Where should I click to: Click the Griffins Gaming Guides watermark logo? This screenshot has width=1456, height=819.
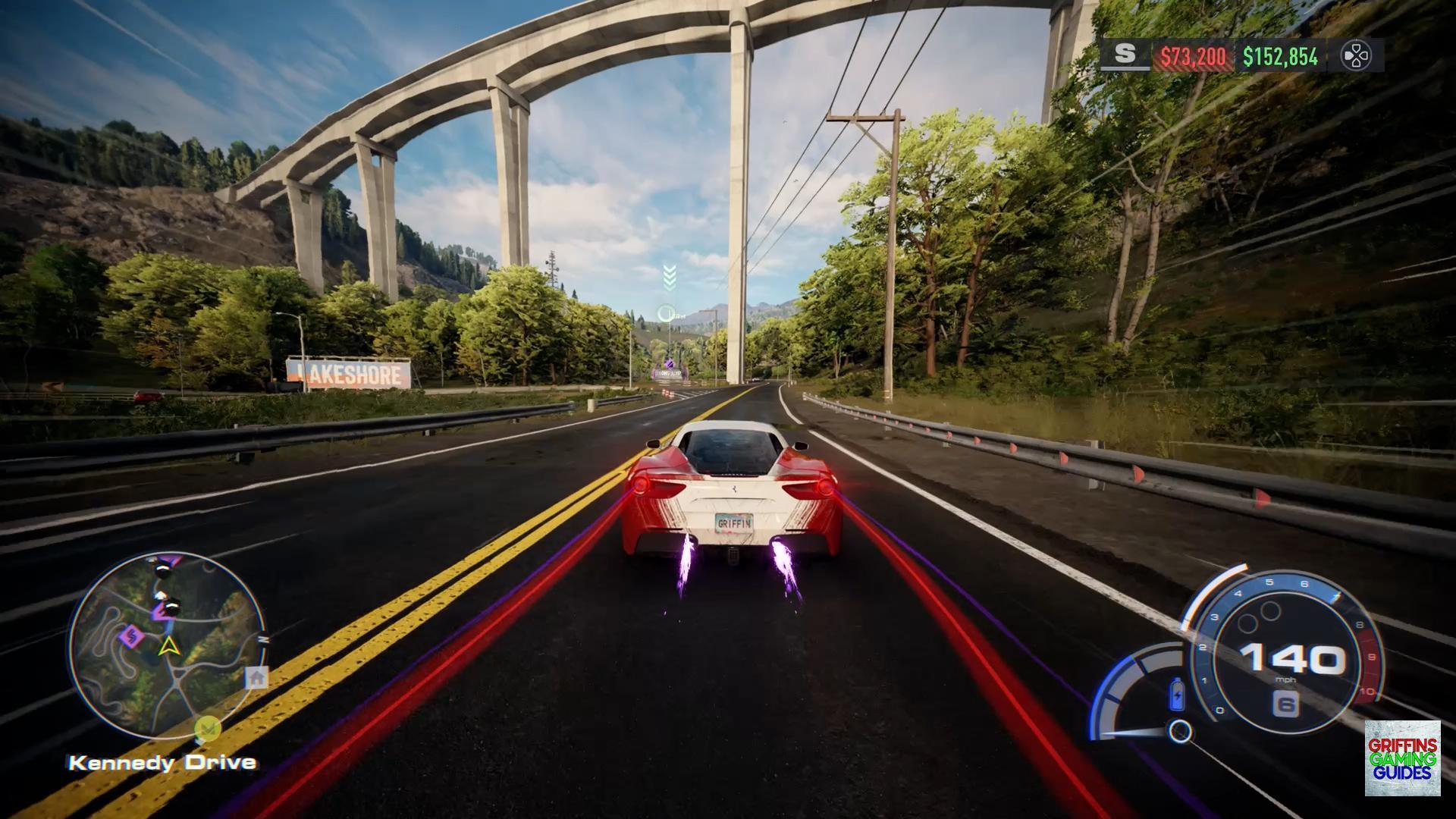pos(1402,758)
